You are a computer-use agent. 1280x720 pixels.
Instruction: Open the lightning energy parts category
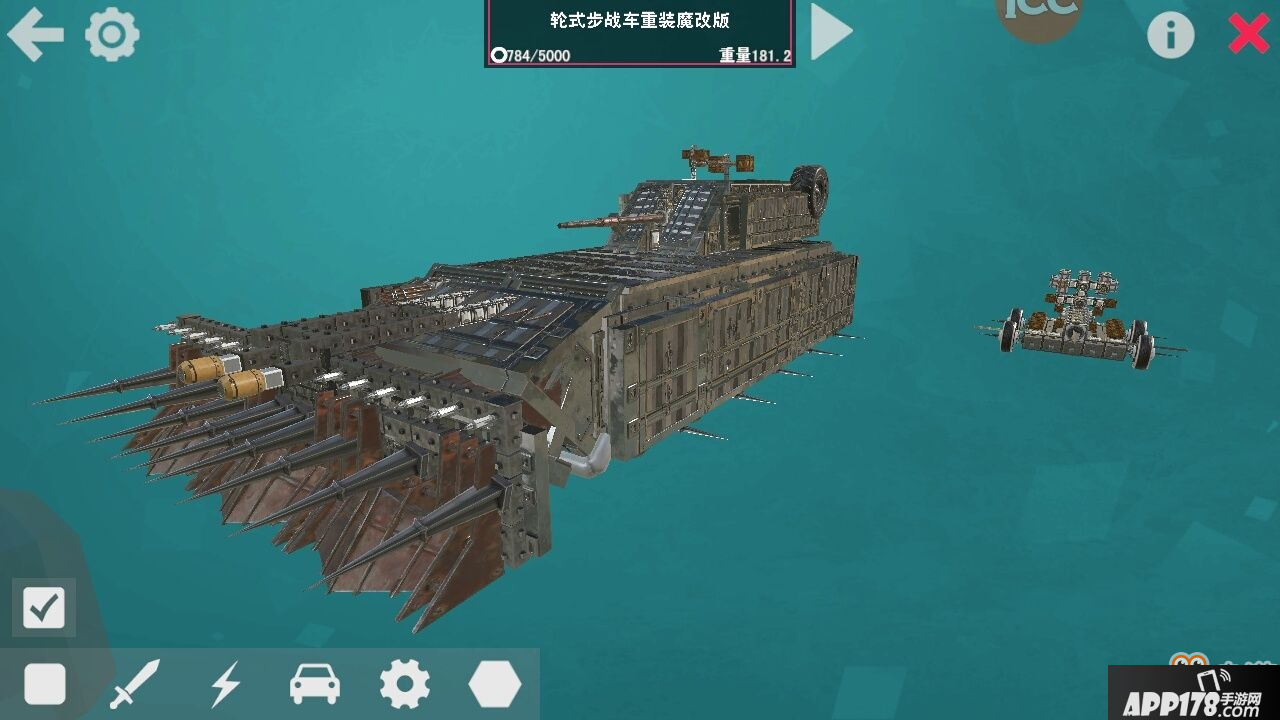tap(223, 685)
